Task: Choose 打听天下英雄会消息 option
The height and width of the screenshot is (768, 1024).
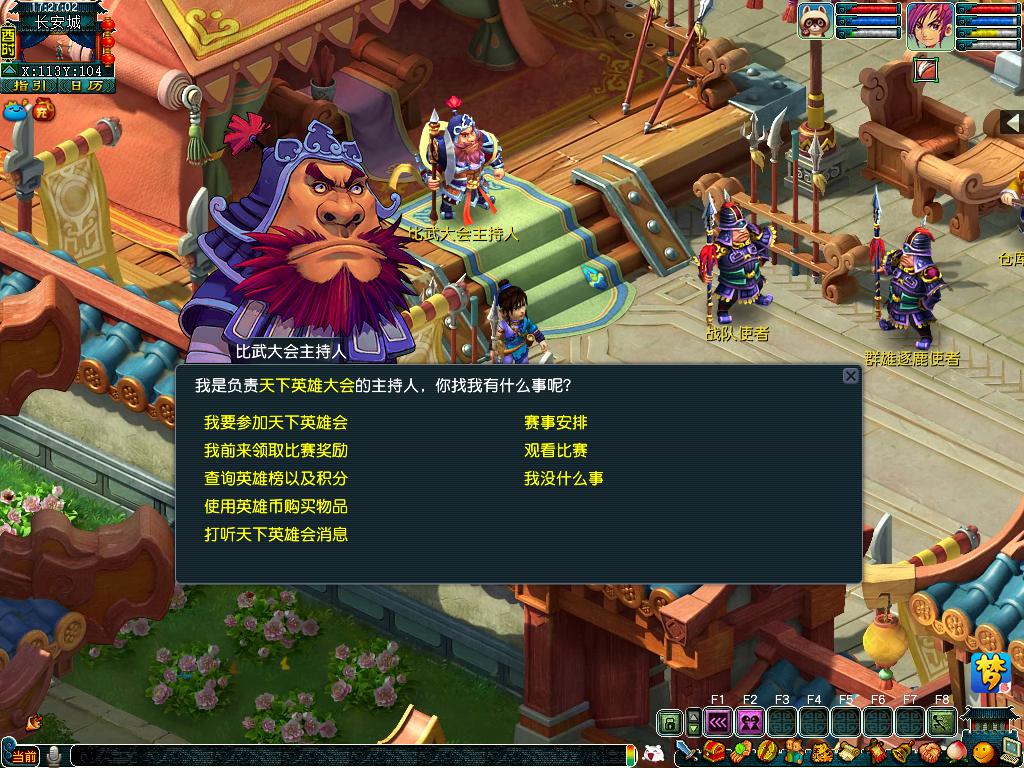Action: (x=275, y=535)
